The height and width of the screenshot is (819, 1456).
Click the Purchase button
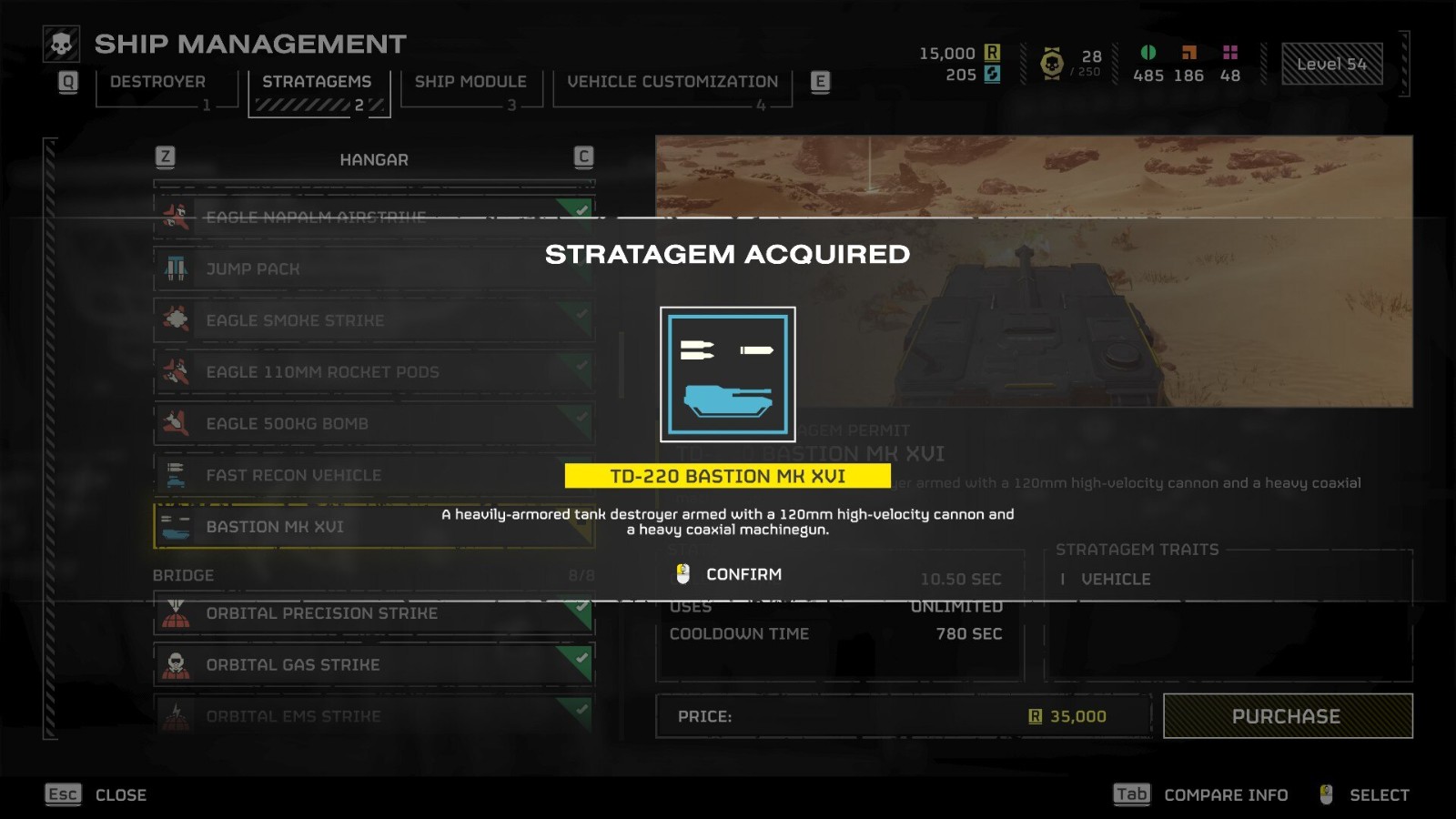[1287, 716]
